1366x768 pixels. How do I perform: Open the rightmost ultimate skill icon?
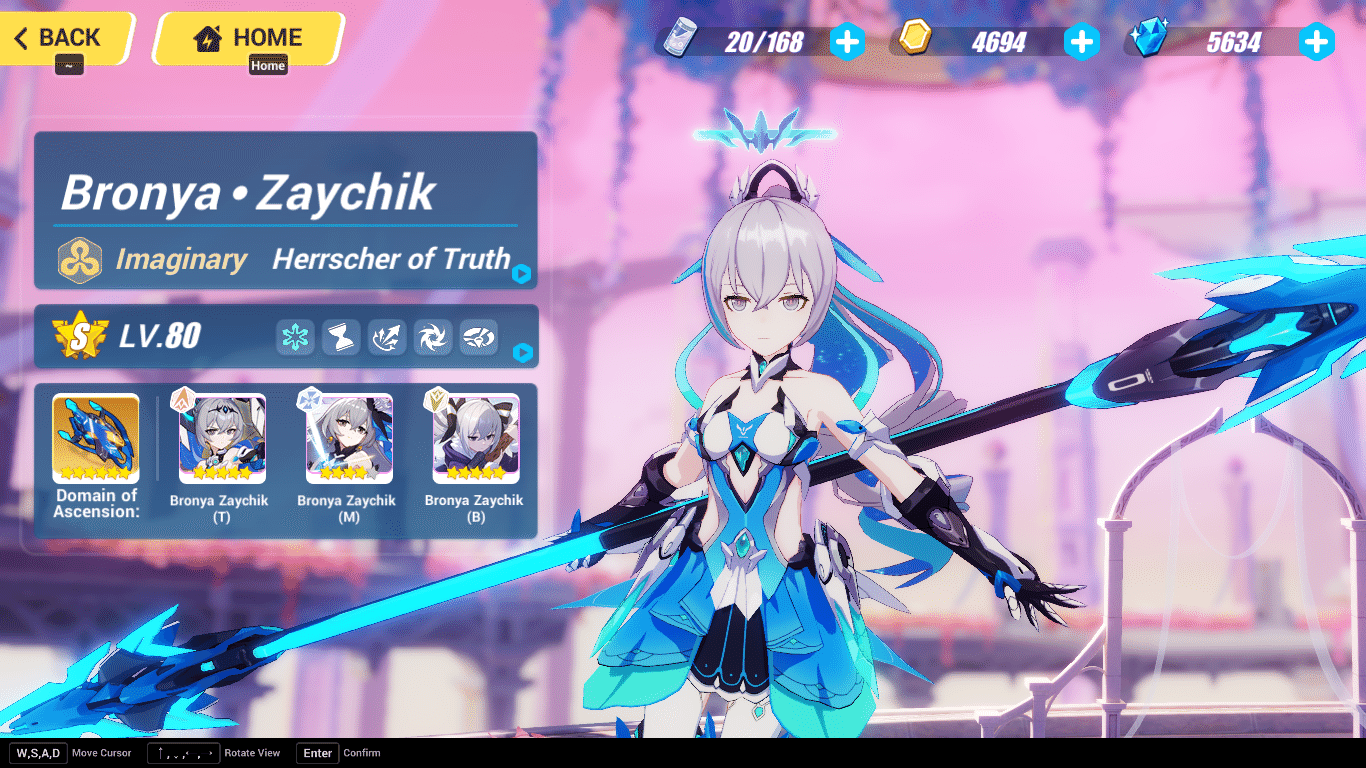point(478,337)
